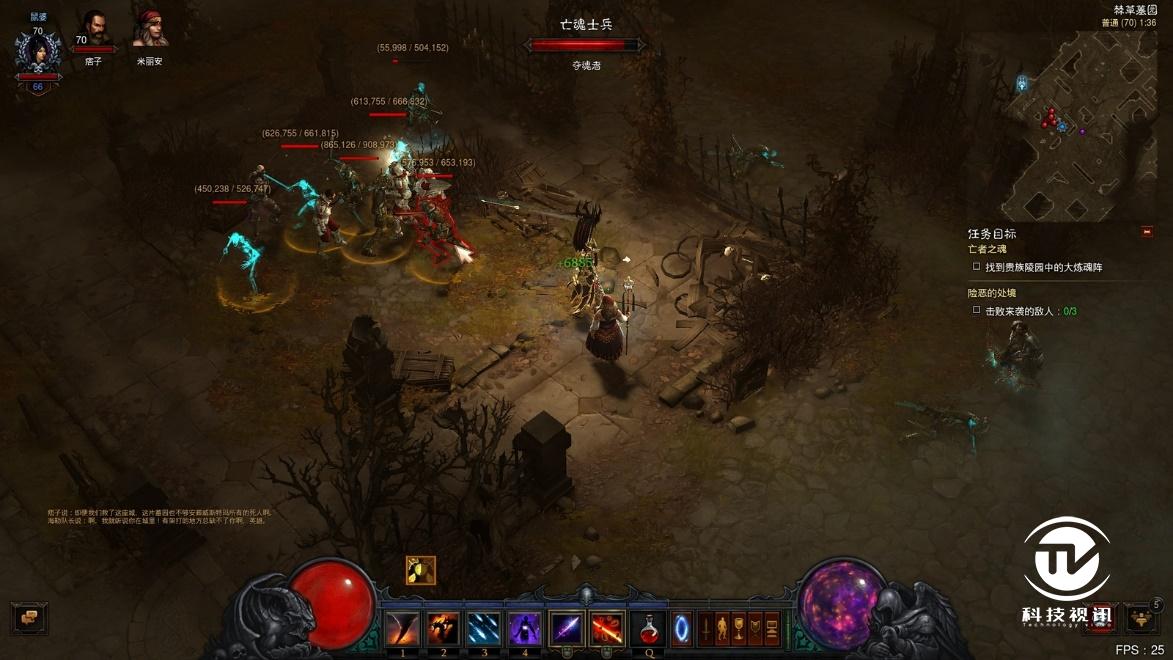Activate the purple silhouette skill in slot 4
Image resolution: width=1173 pixels, height=660 pixels.
524,629
